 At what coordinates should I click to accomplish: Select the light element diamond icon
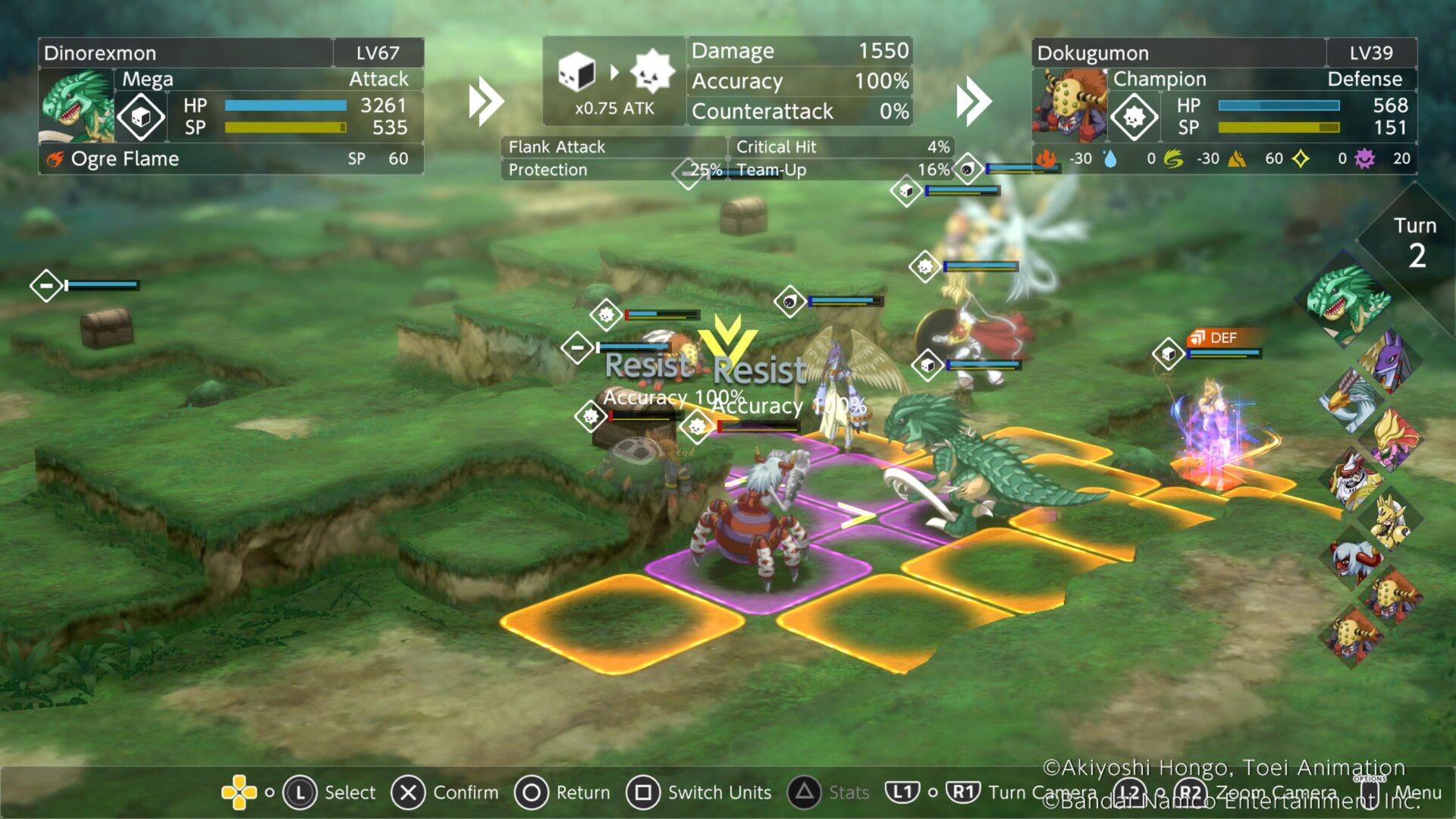coord(1300,158)
